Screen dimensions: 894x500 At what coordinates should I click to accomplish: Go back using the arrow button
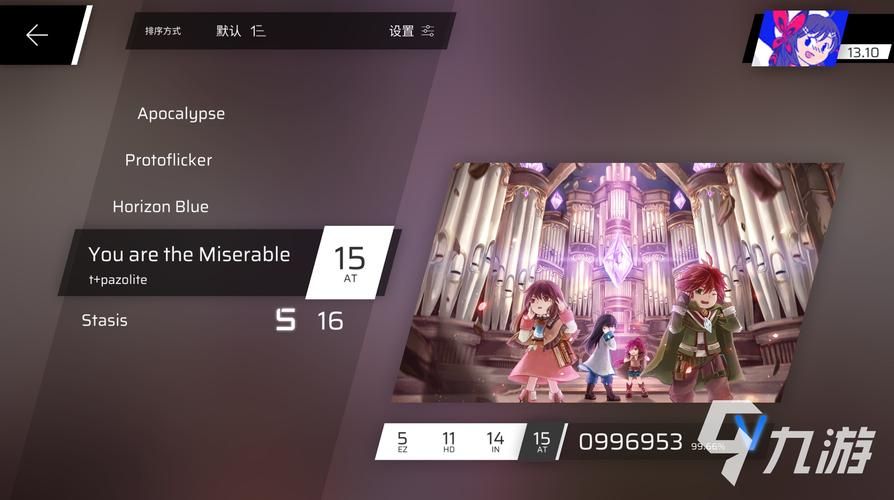pos(37,36)
